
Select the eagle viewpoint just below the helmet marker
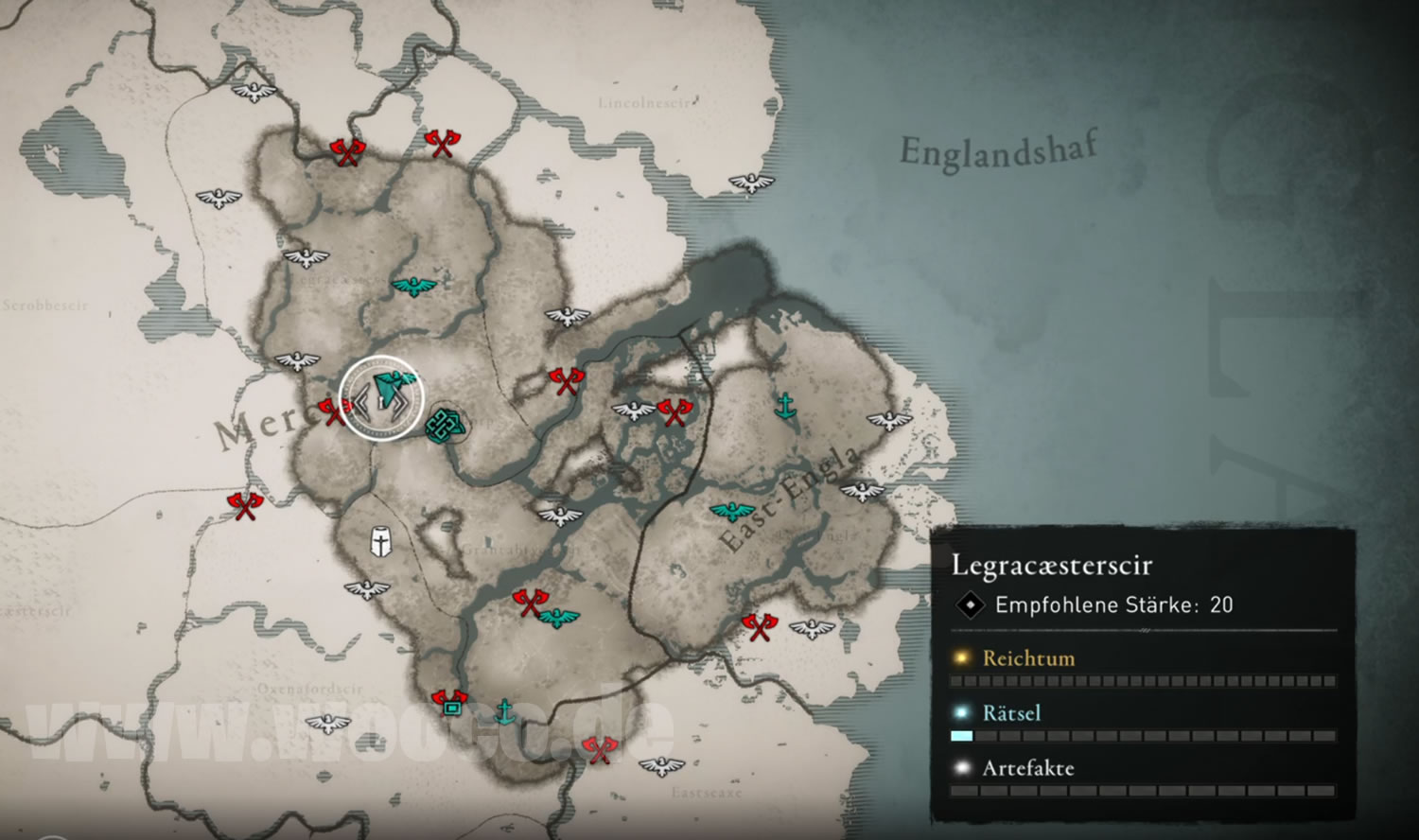click(x=366, y=588)
